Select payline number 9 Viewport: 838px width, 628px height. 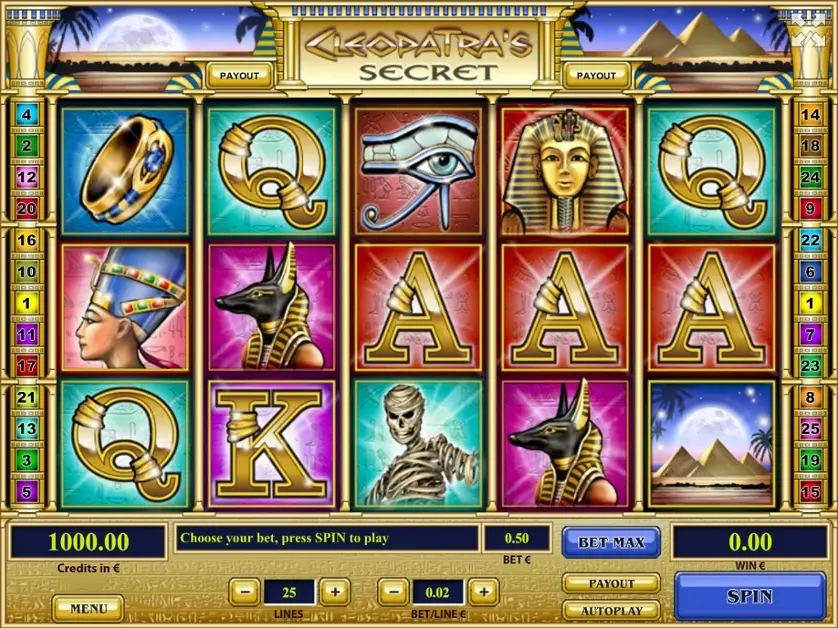tap(809, 208)
